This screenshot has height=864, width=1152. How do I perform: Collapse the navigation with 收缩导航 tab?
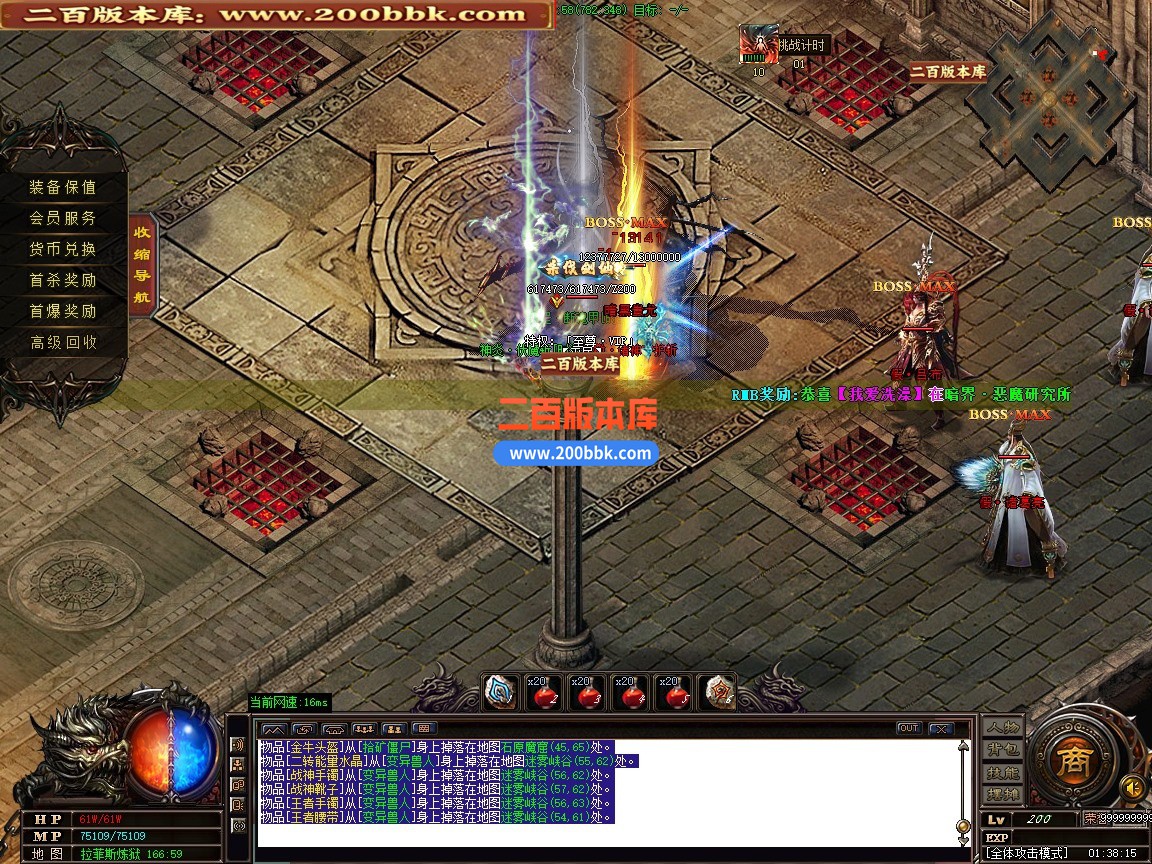142,265
